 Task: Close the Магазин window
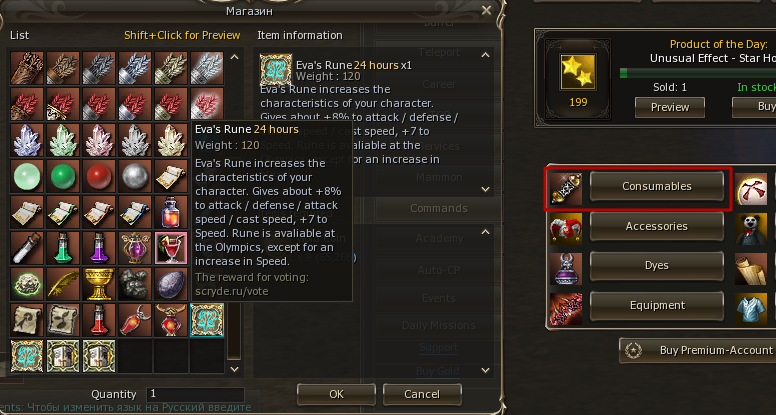pos(487,10)
